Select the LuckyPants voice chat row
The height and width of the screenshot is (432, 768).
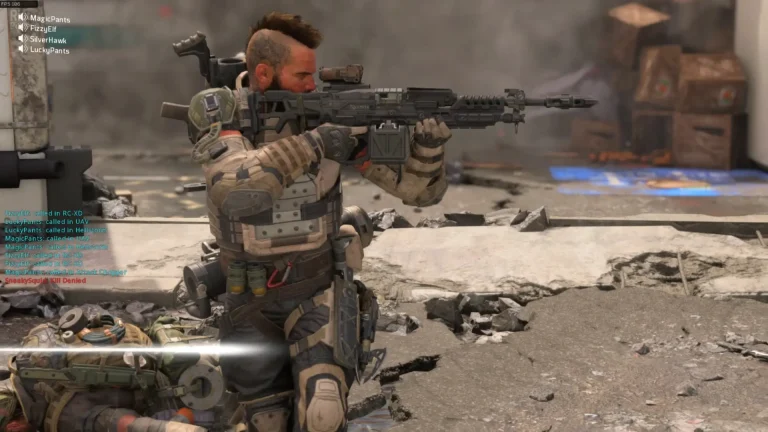[49, 50]
